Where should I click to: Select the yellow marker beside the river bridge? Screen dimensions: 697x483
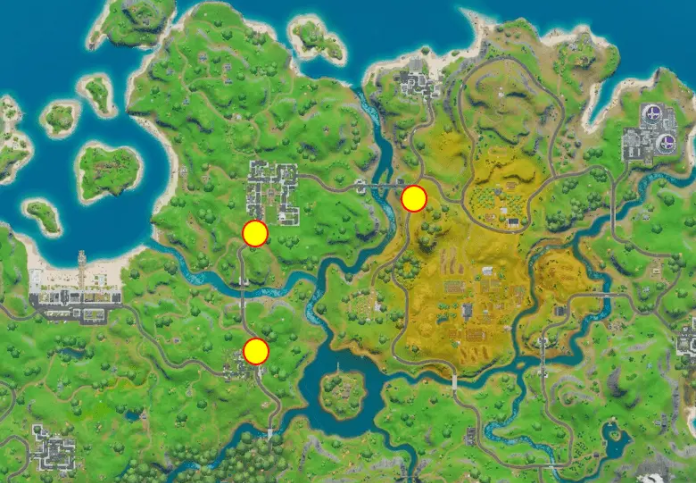[x=414, y=199]
